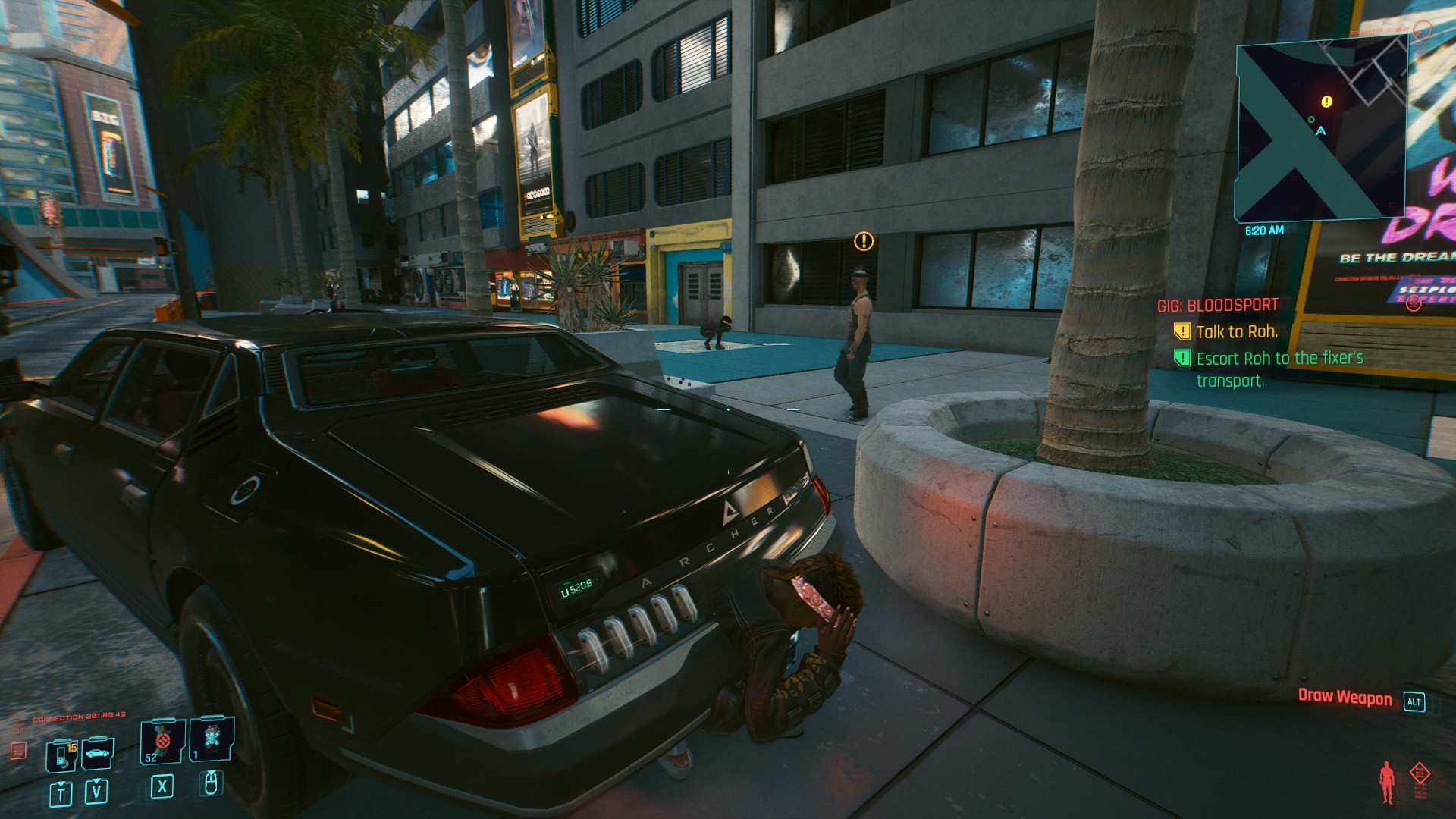This screenshot has height=819, width=1456.
Task: Select the grenade gadget slot showing 1
Action: (212, 739)
